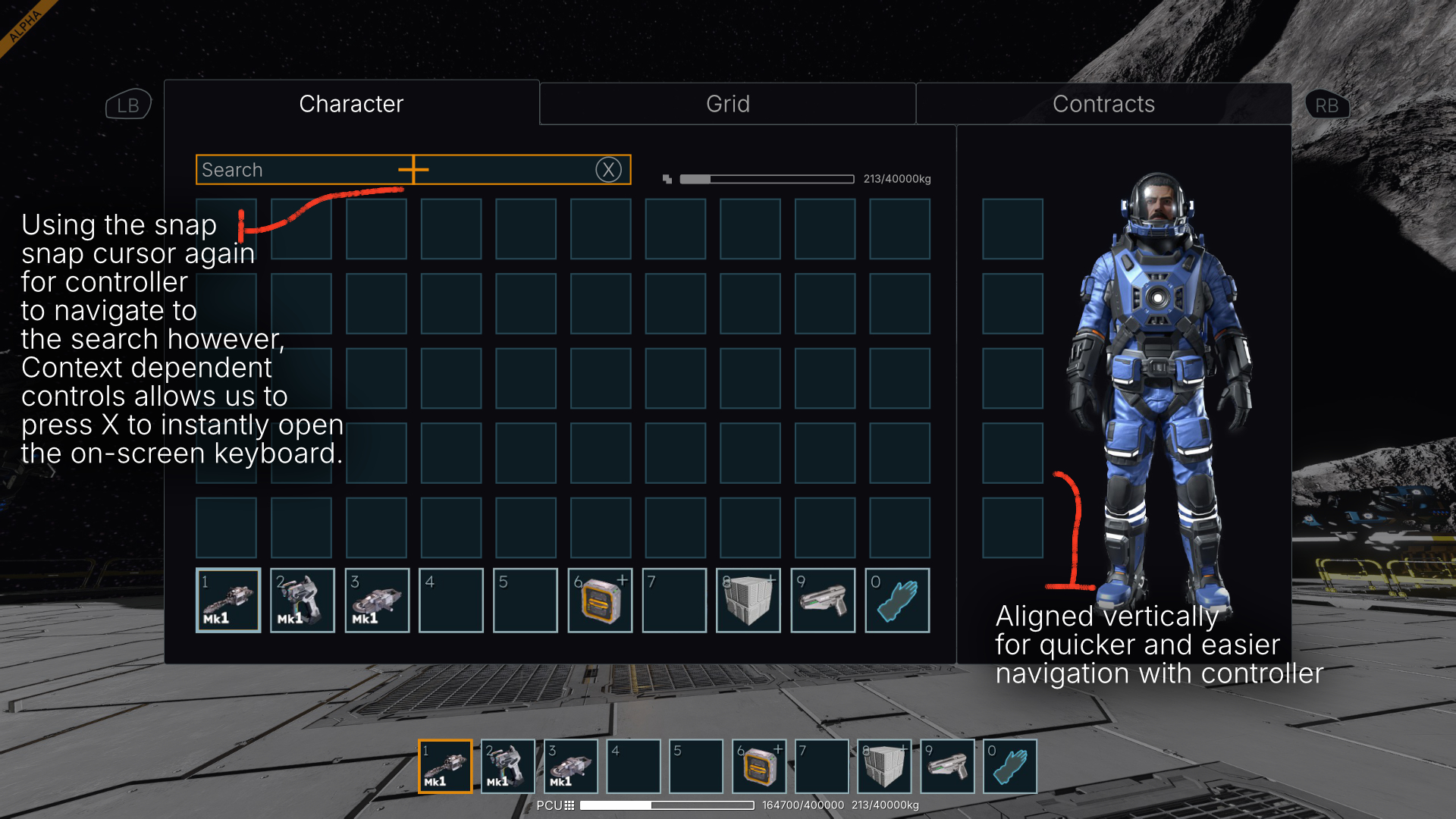Open the Contracts tab
This screenshot has width=1456, height=819.
tap(1103, 104)
